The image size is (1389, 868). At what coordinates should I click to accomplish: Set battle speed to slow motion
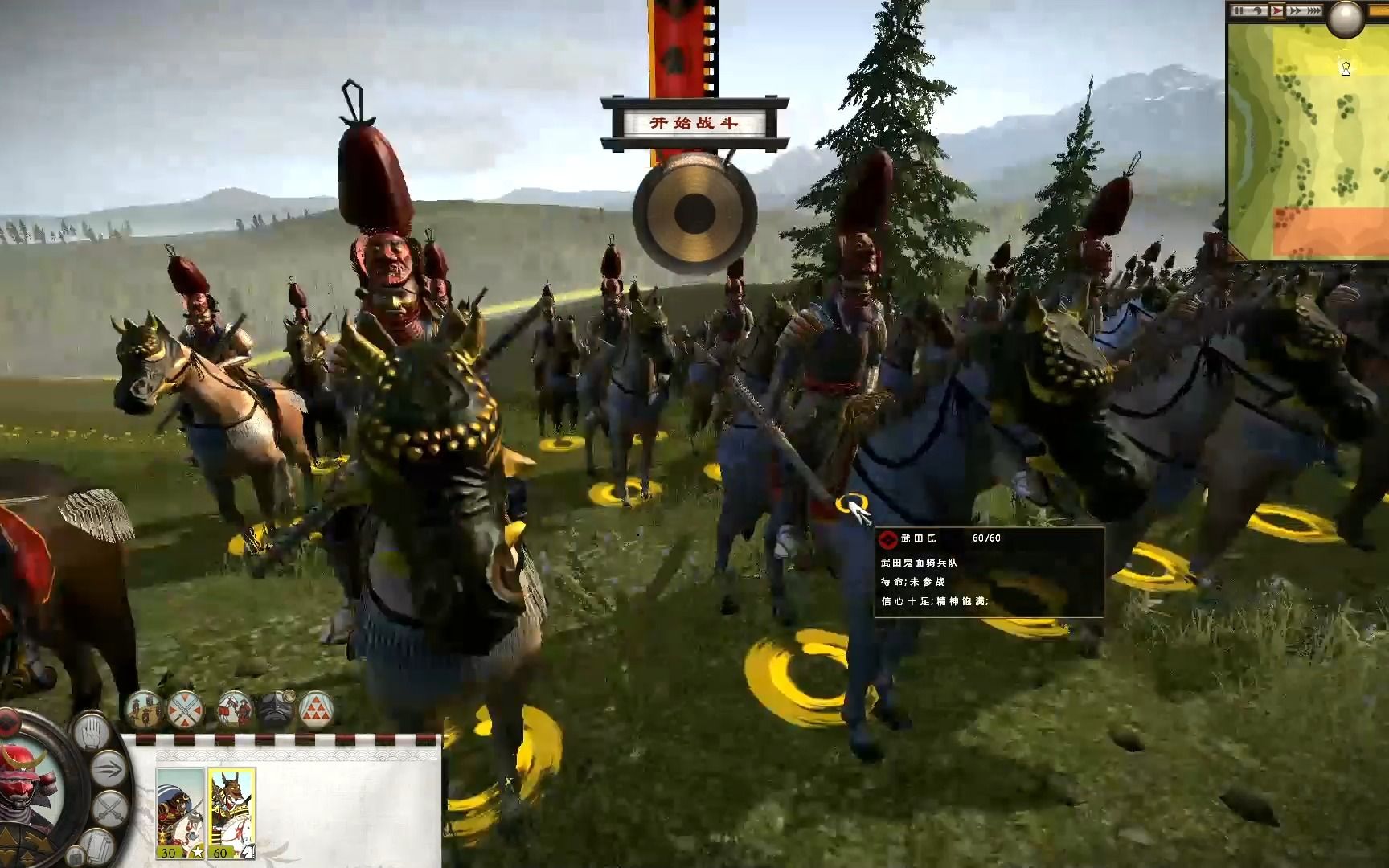[1260, 11]
